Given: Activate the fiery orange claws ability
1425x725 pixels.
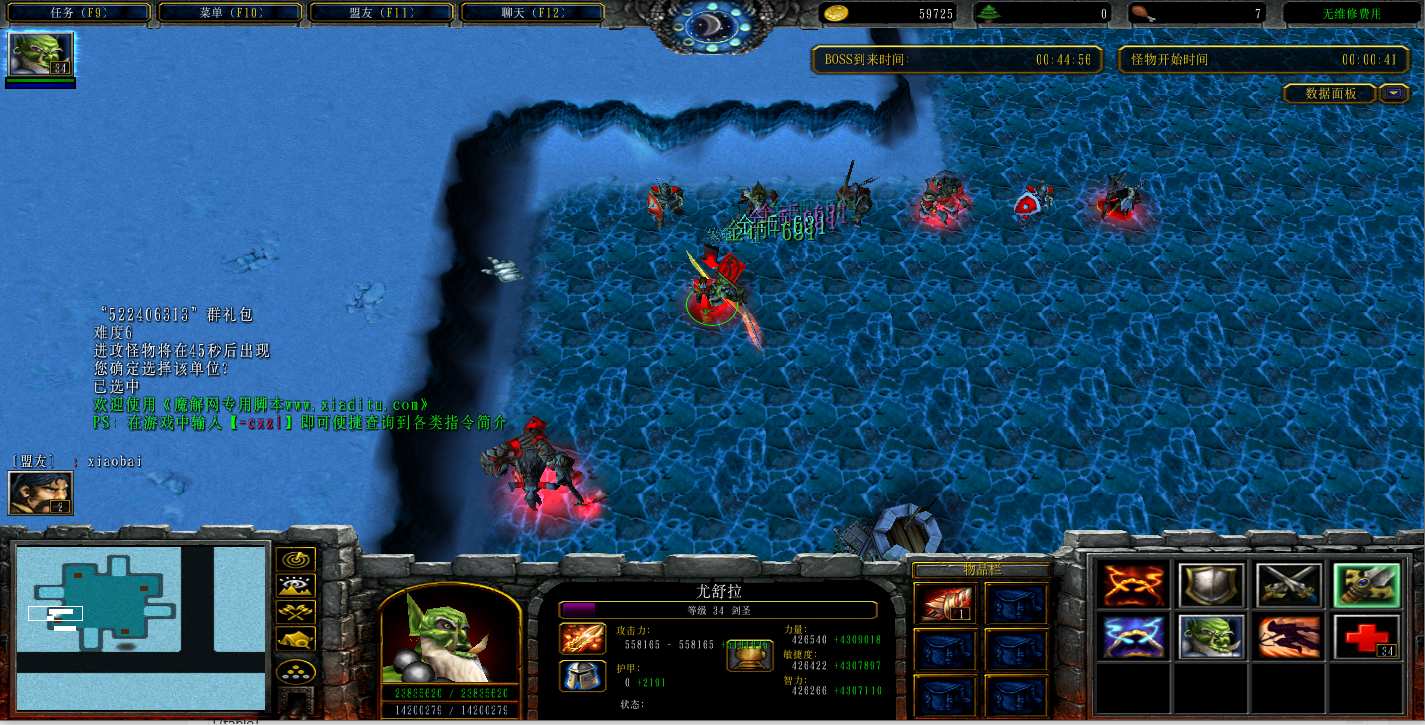Looking at the screenshot, I should tap(1135, 585).
